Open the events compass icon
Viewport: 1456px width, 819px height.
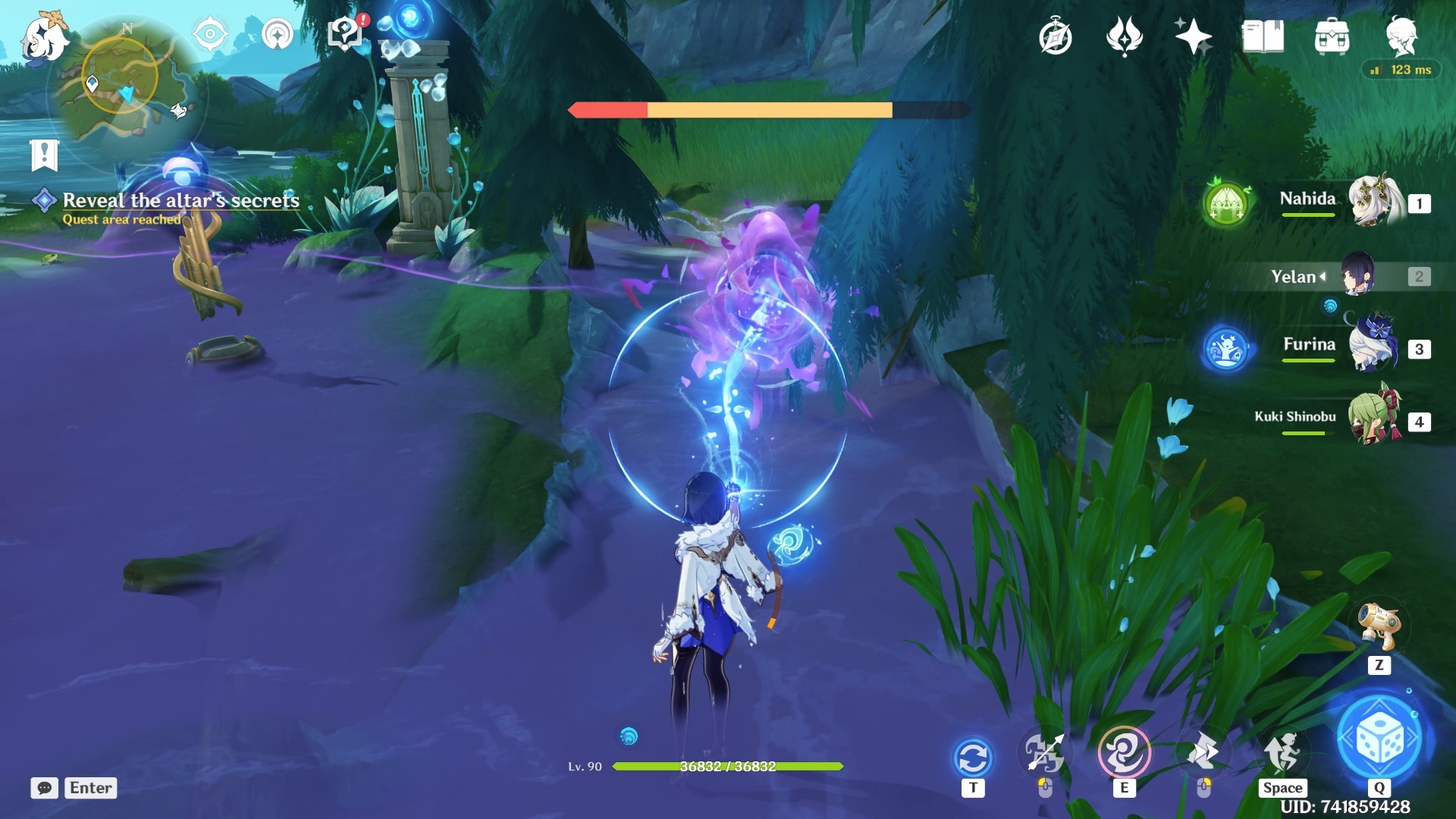[x=1055, y=37]
